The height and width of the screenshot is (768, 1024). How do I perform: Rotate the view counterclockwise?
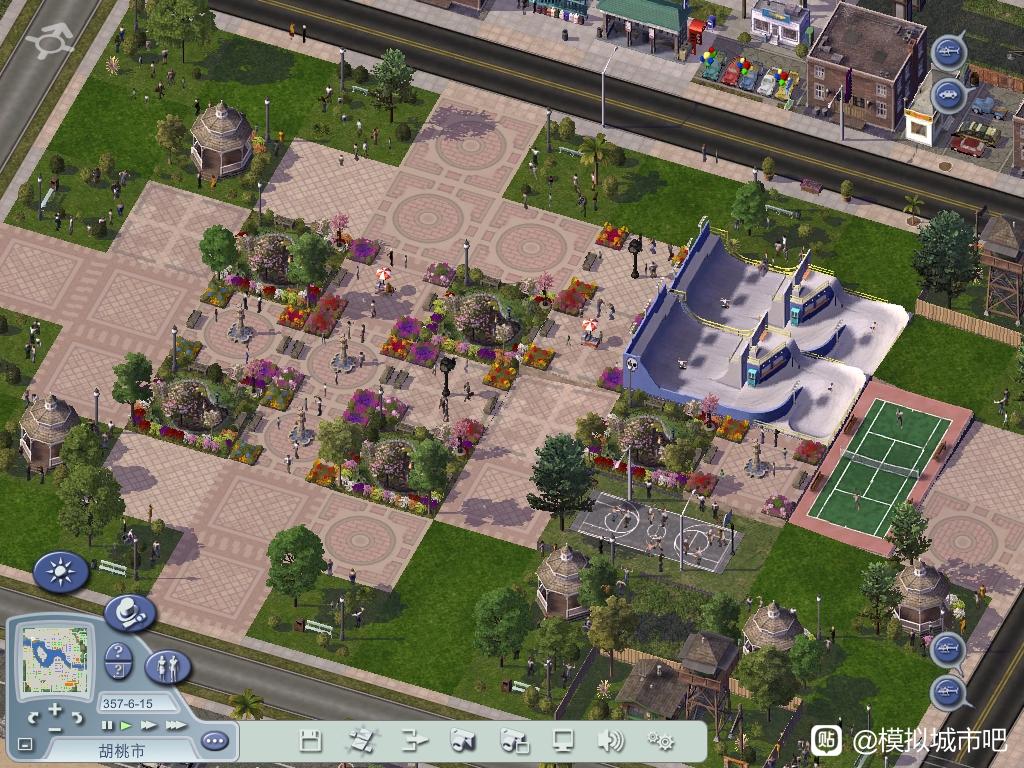click(x=33, y=717)
